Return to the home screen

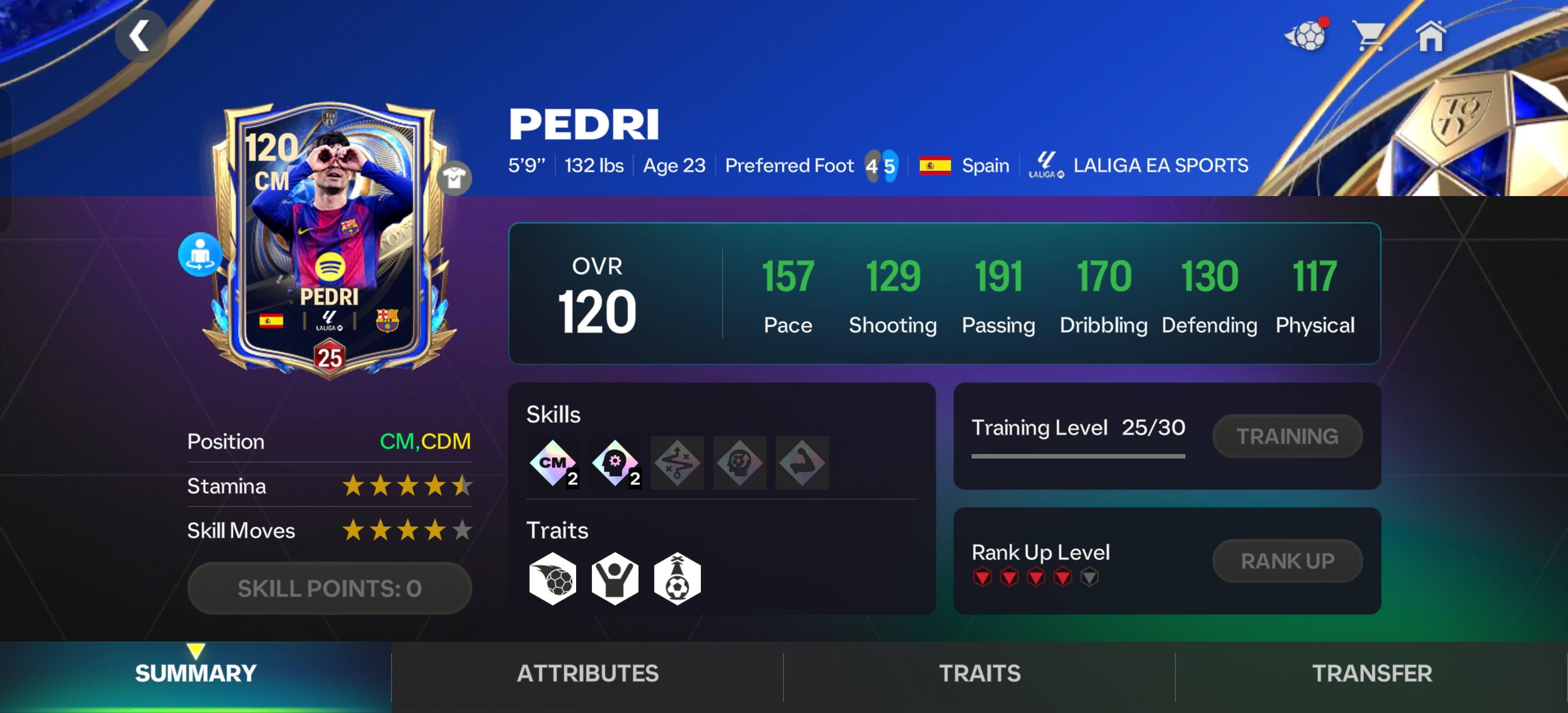click(x=1430, y=36)
